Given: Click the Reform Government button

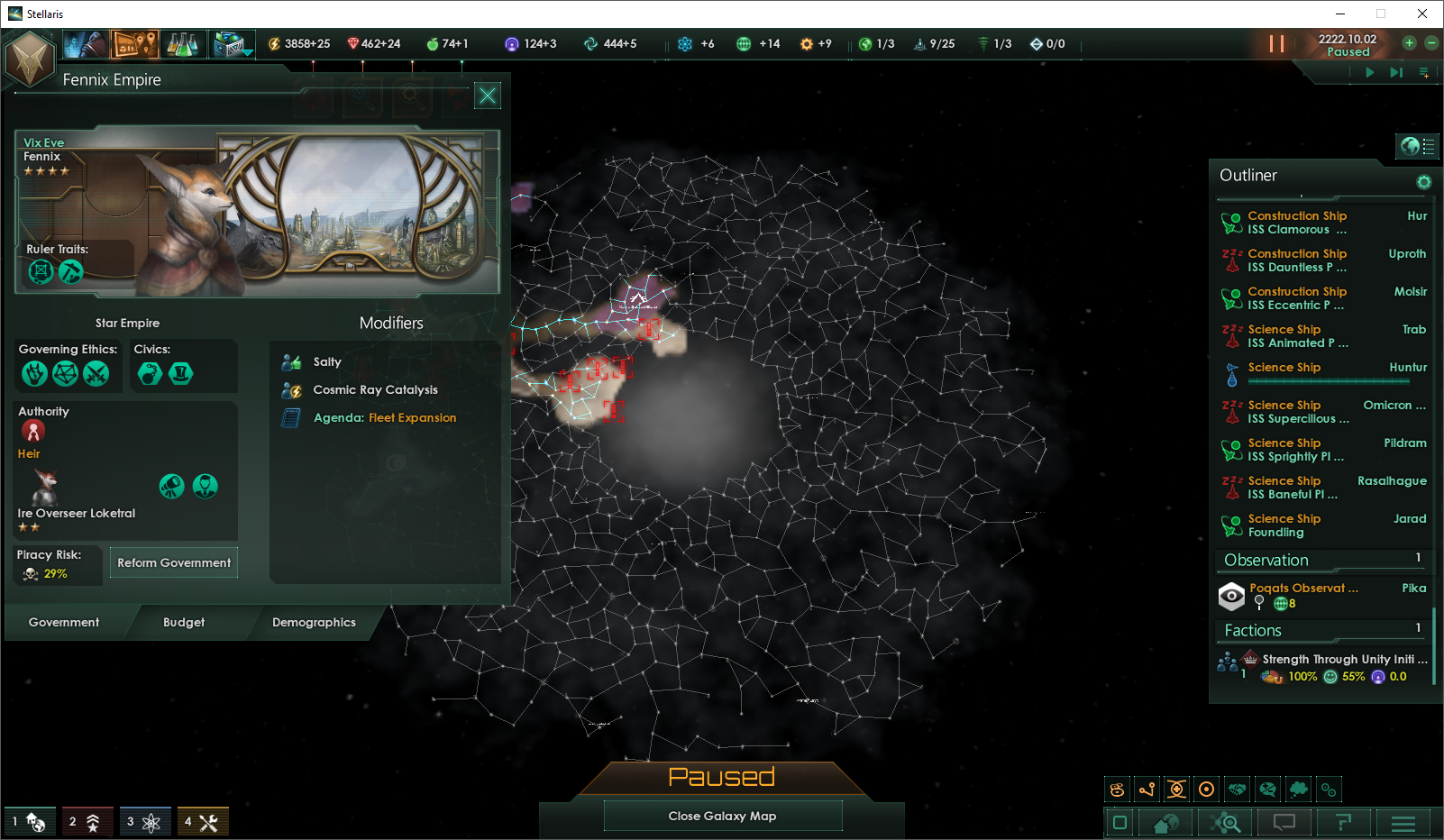Looking at the screenshot, I should pos(174,562).
